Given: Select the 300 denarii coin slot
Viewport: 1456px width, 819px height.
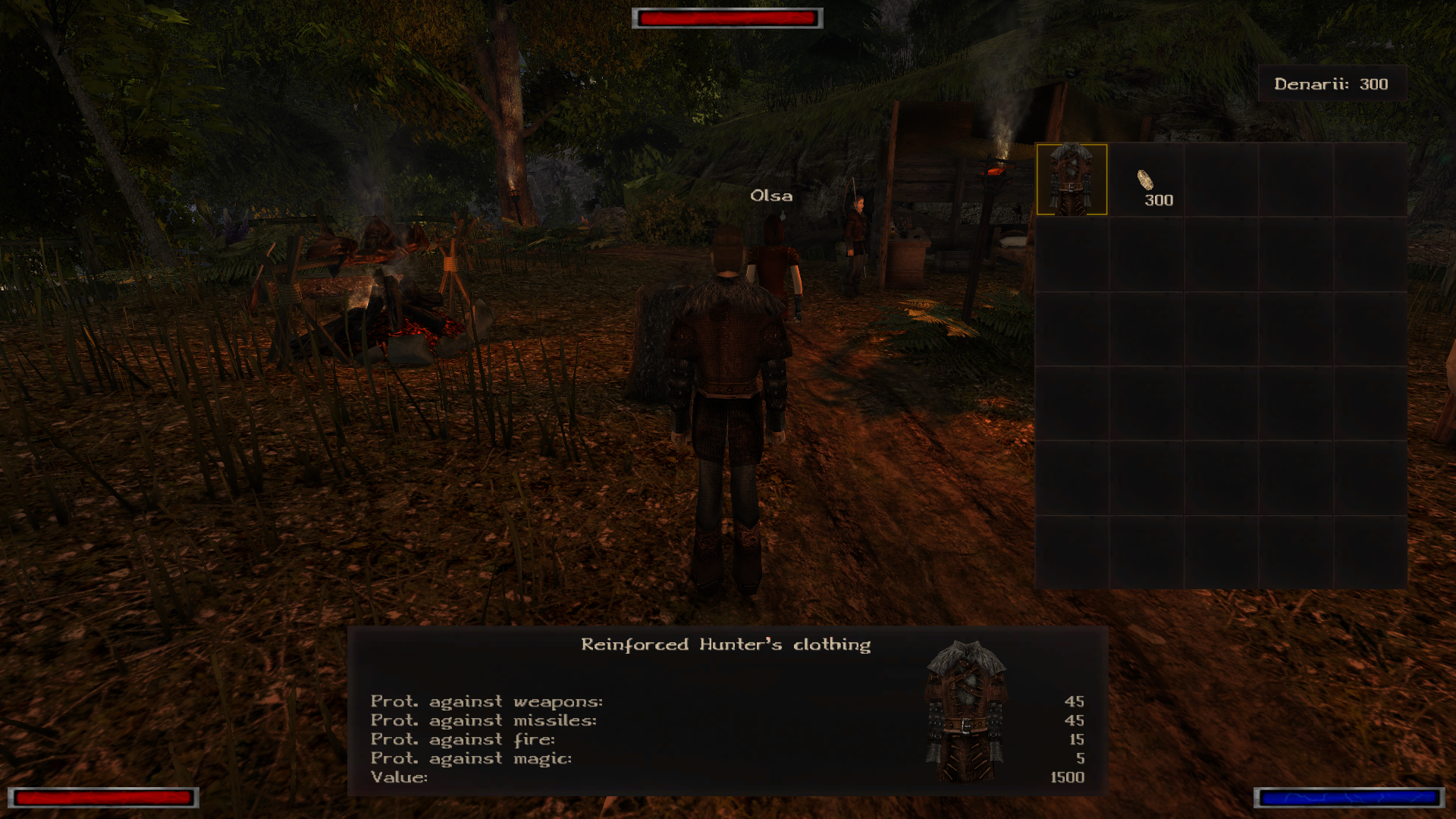Looking at the screenshot, I should point(1147,180).
